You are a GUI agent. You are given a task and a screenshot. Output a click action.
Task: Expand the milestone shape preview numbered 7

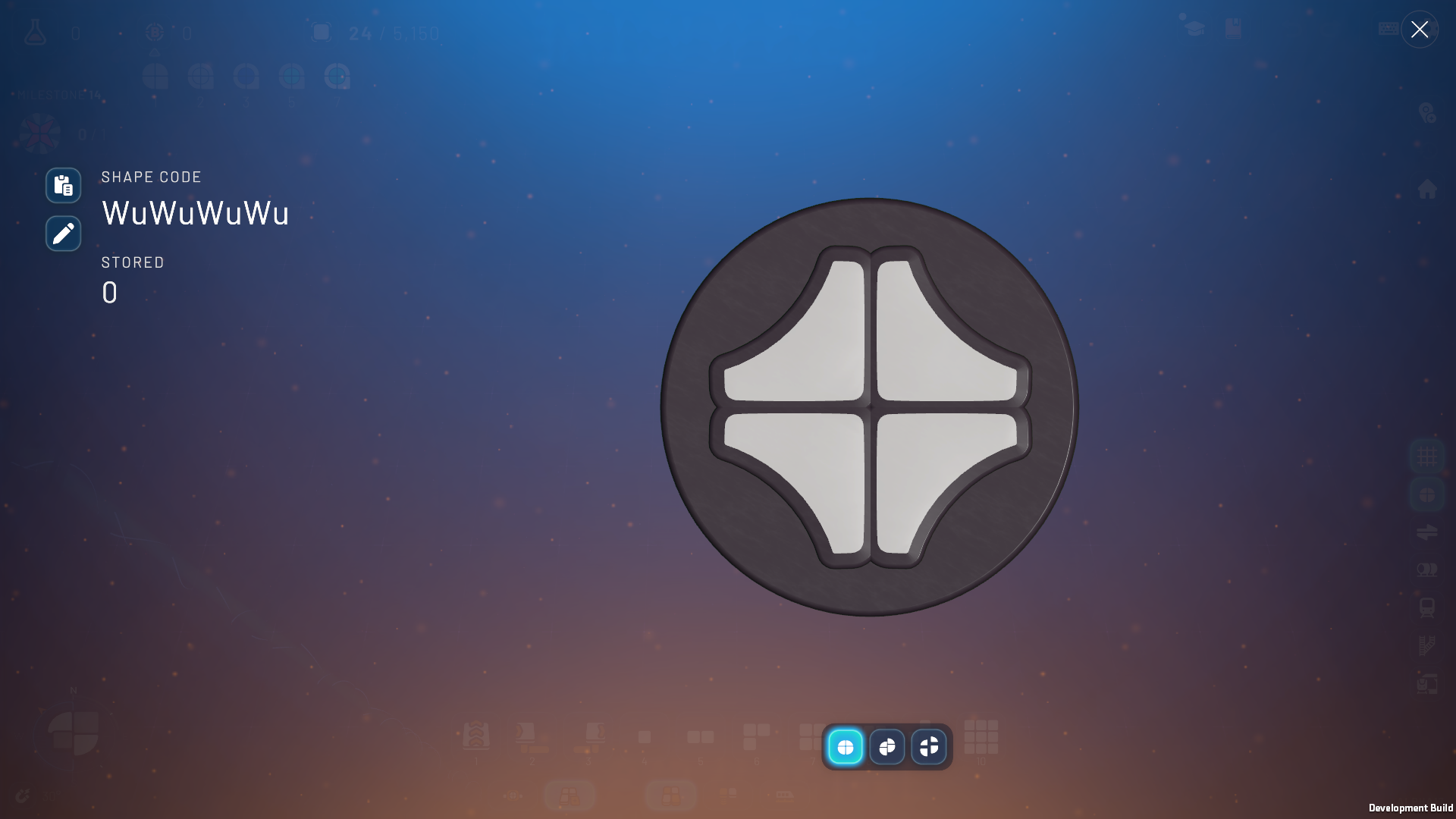(336, 76)
